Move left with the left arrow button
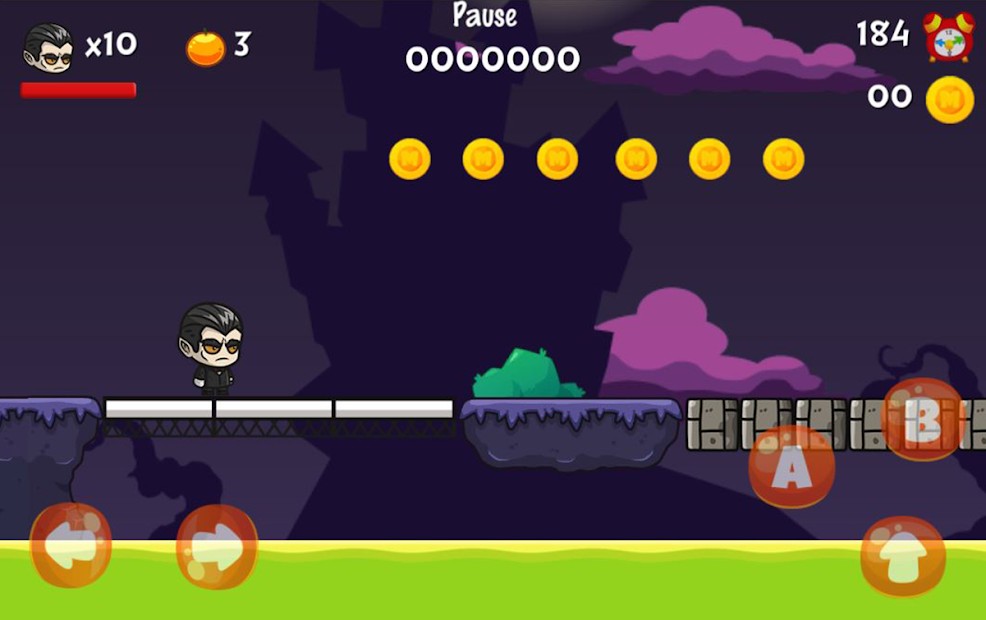Image resolution: width=986 pixels, height=620 pixels. (x=70, y=545)
